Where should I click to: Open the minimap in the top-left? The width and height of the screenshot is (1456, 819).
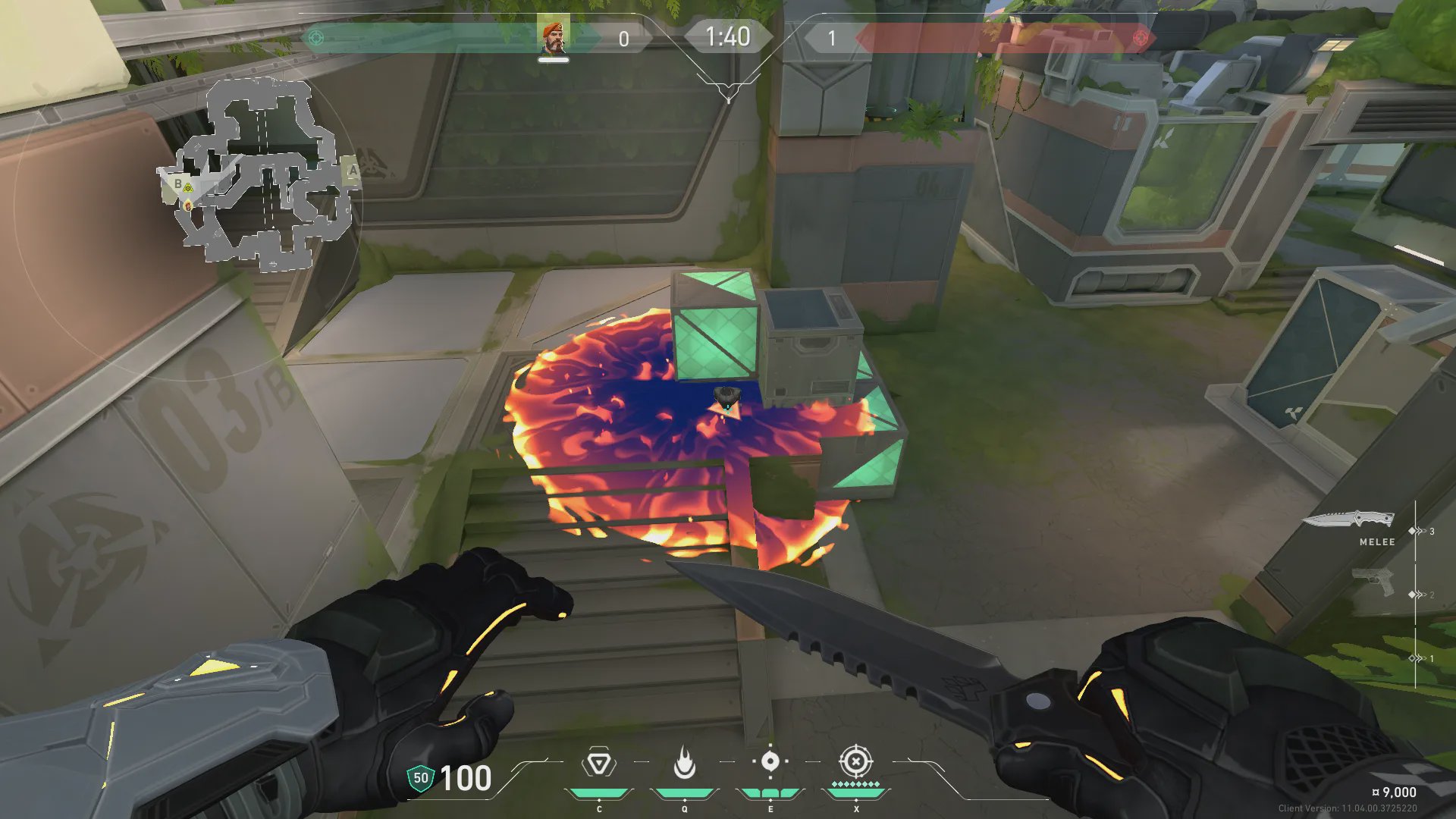click(258, 174)
